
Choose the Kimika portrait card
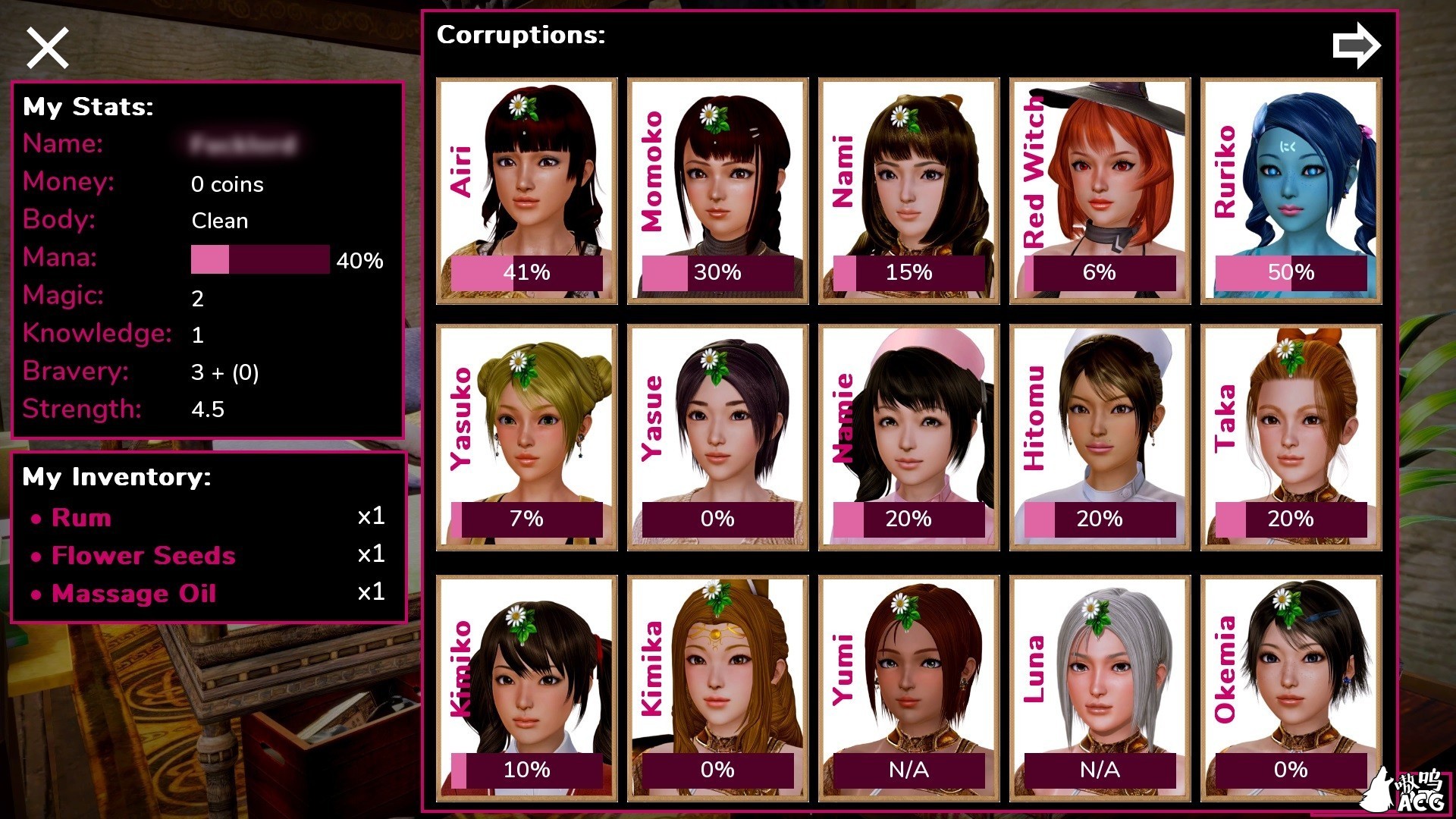tap(717, 688)
